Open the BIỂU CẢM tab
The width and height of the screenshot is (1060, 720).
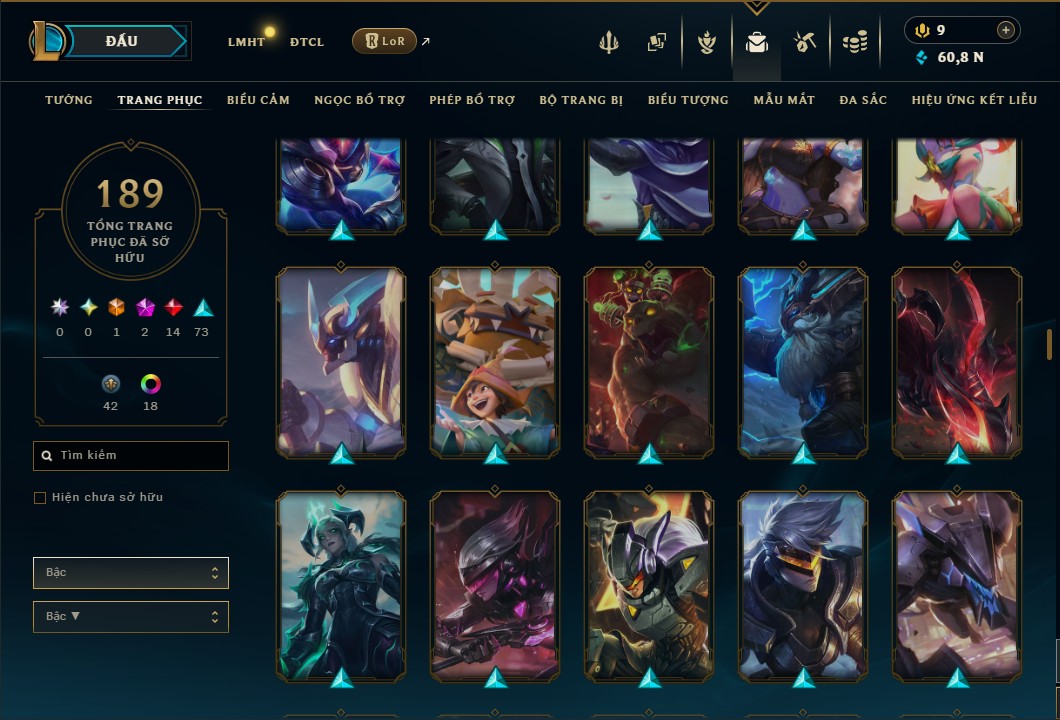tap(258, 100)
